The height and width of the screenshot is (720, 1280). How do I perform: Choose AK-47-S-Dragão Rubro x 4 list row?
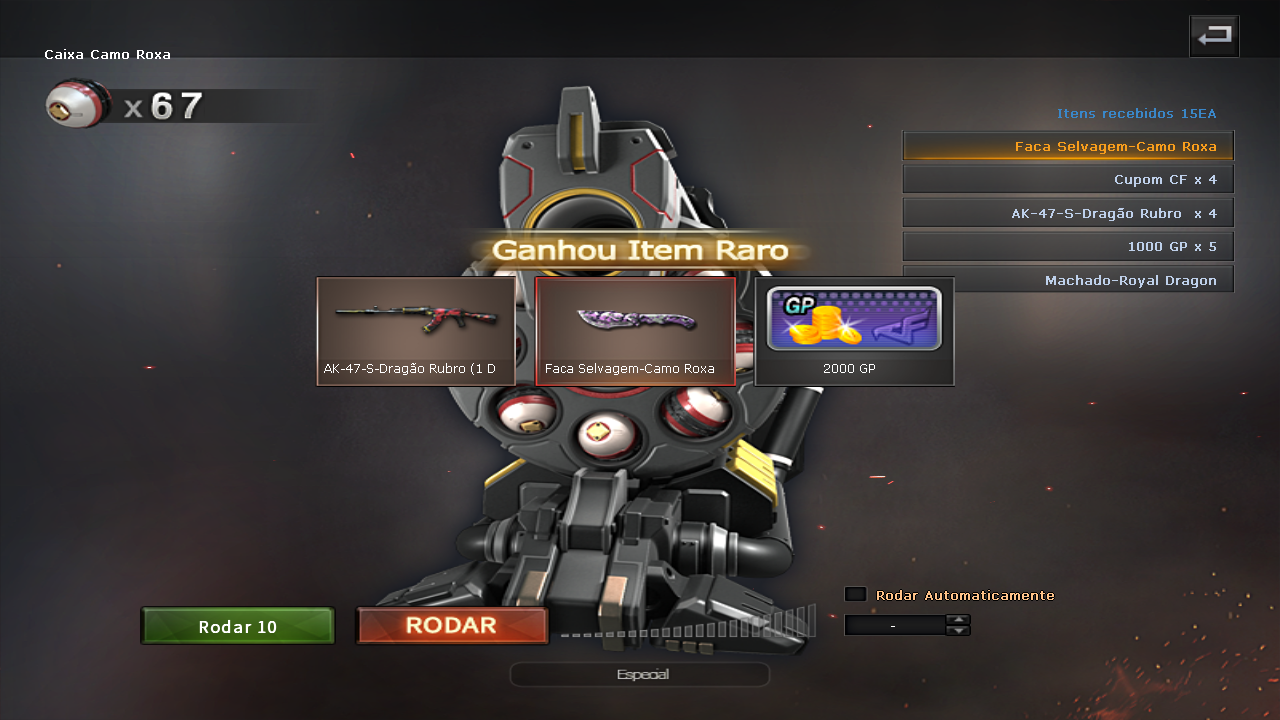coord(1068,213)
